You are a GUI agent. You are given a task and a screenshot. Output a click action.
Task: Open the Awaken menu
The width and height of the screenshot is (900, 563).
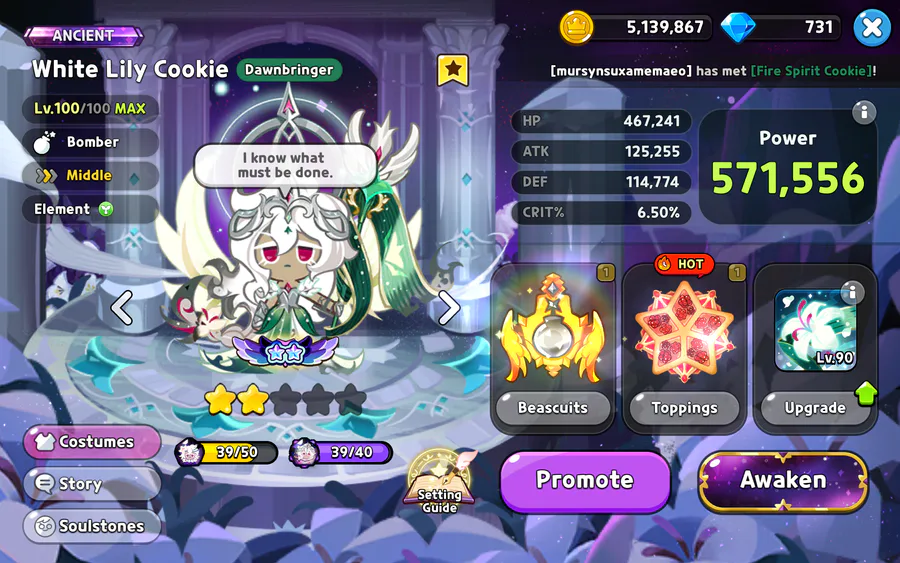(783, 480)
